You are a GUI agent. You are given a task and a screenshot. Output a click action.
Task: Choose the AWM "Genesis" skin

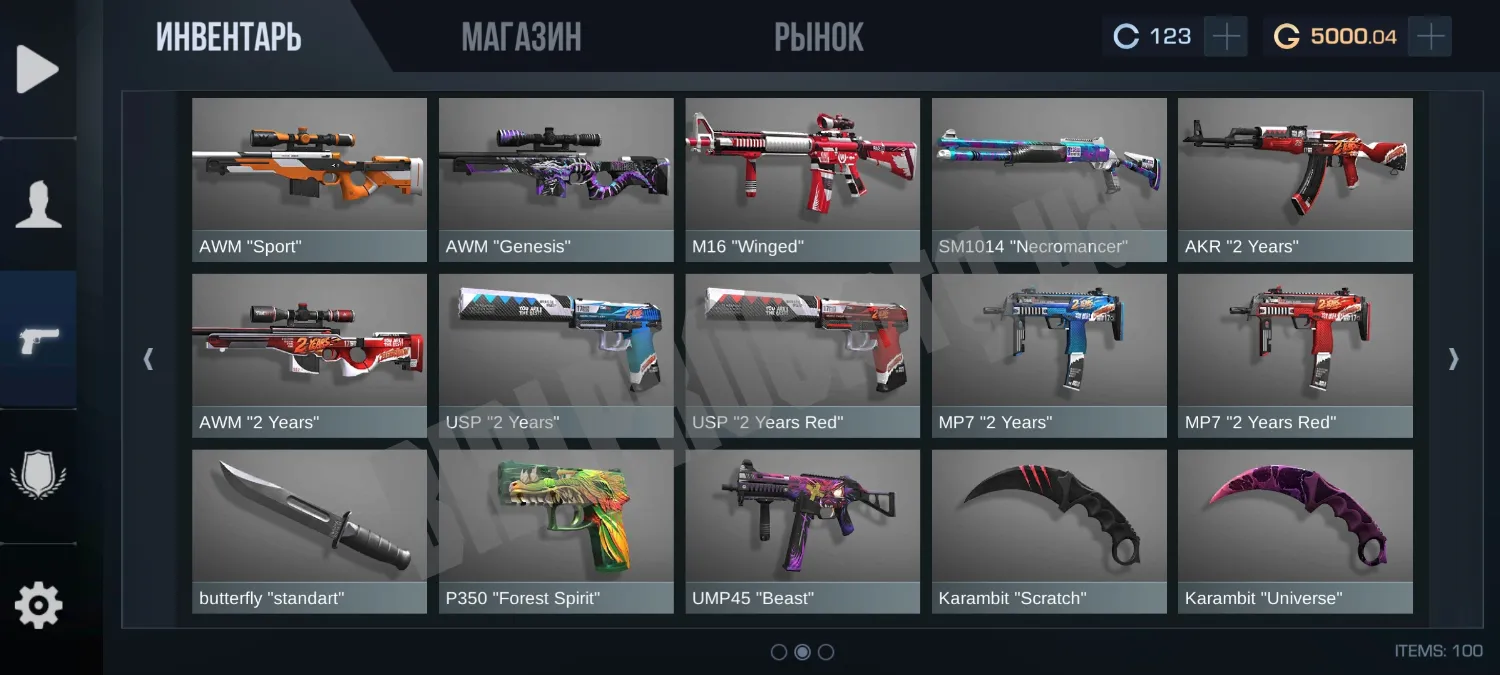click(x=556, y=179)
